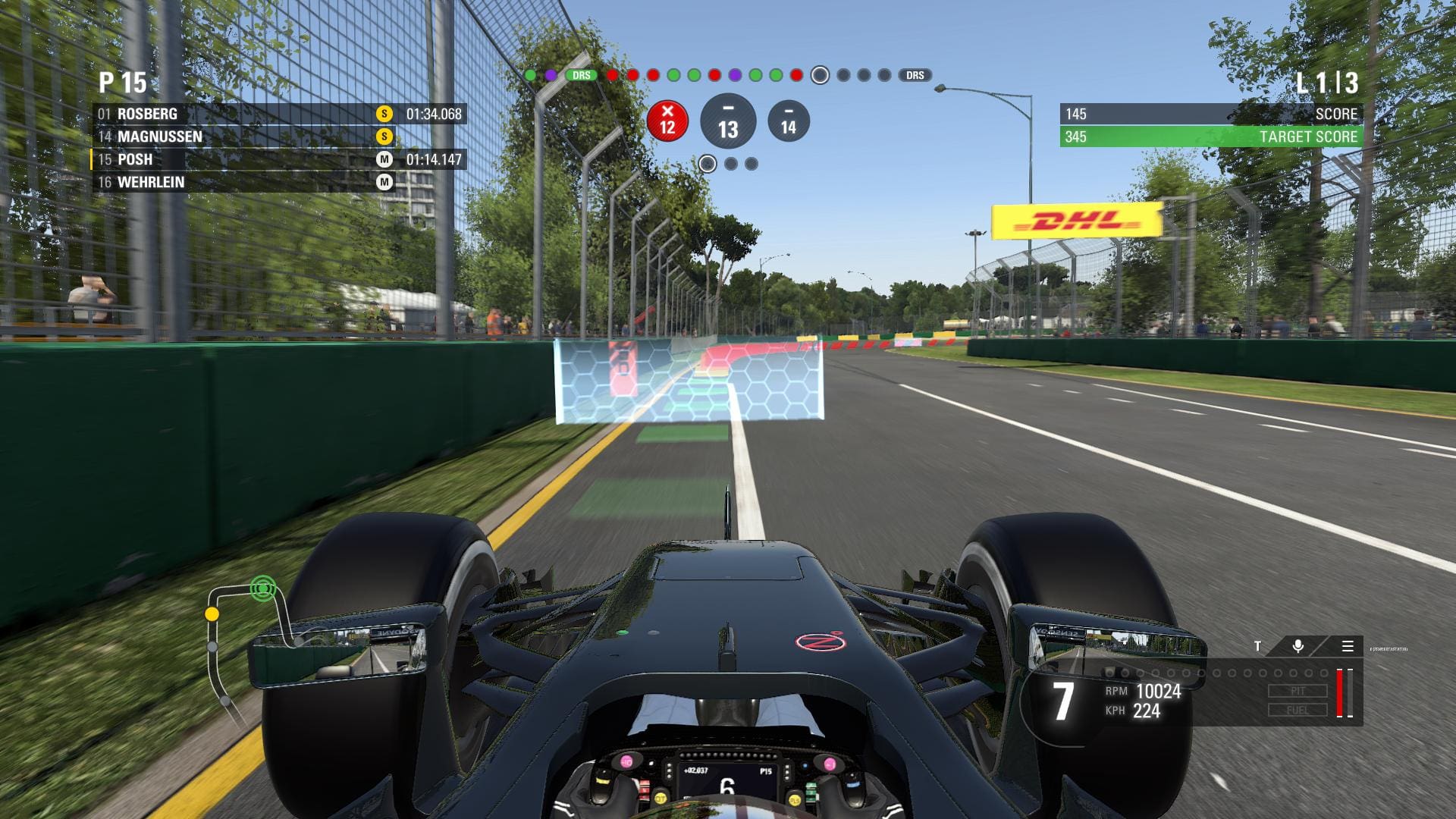Select the upcoming gate 14 indicator
This screenshot has width=1456, height=819.
click(x=789, y=121)
